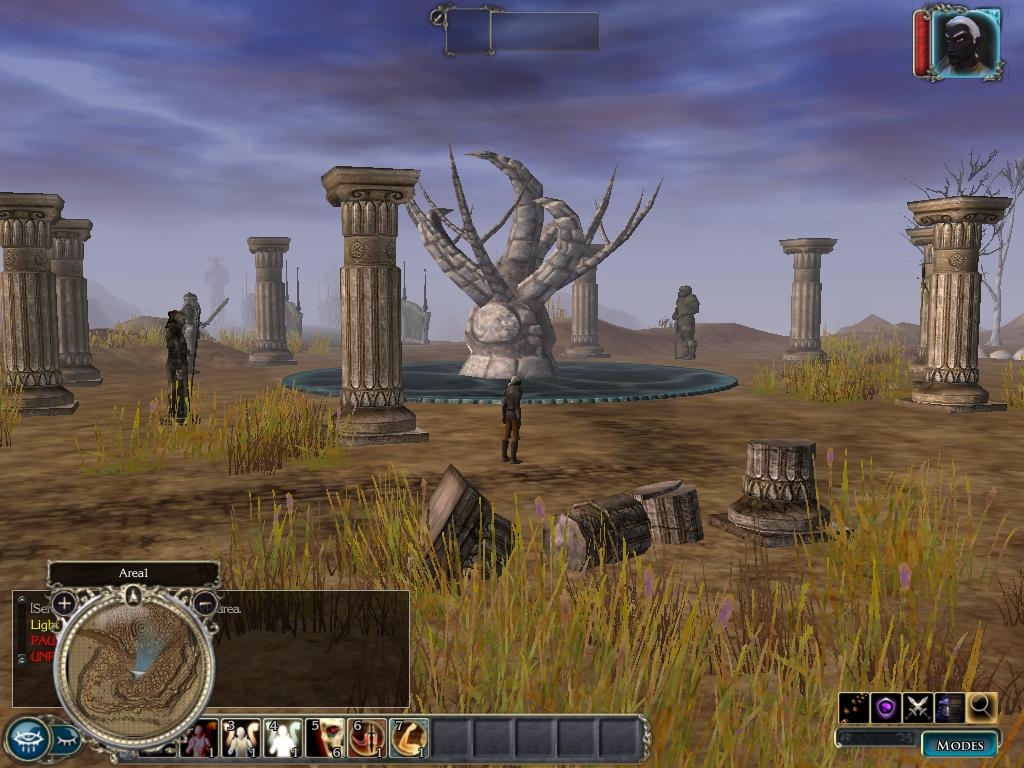This screenshot has width=1024, height=768.
Task: Open the Modes panel
Action: pos(959,745)
